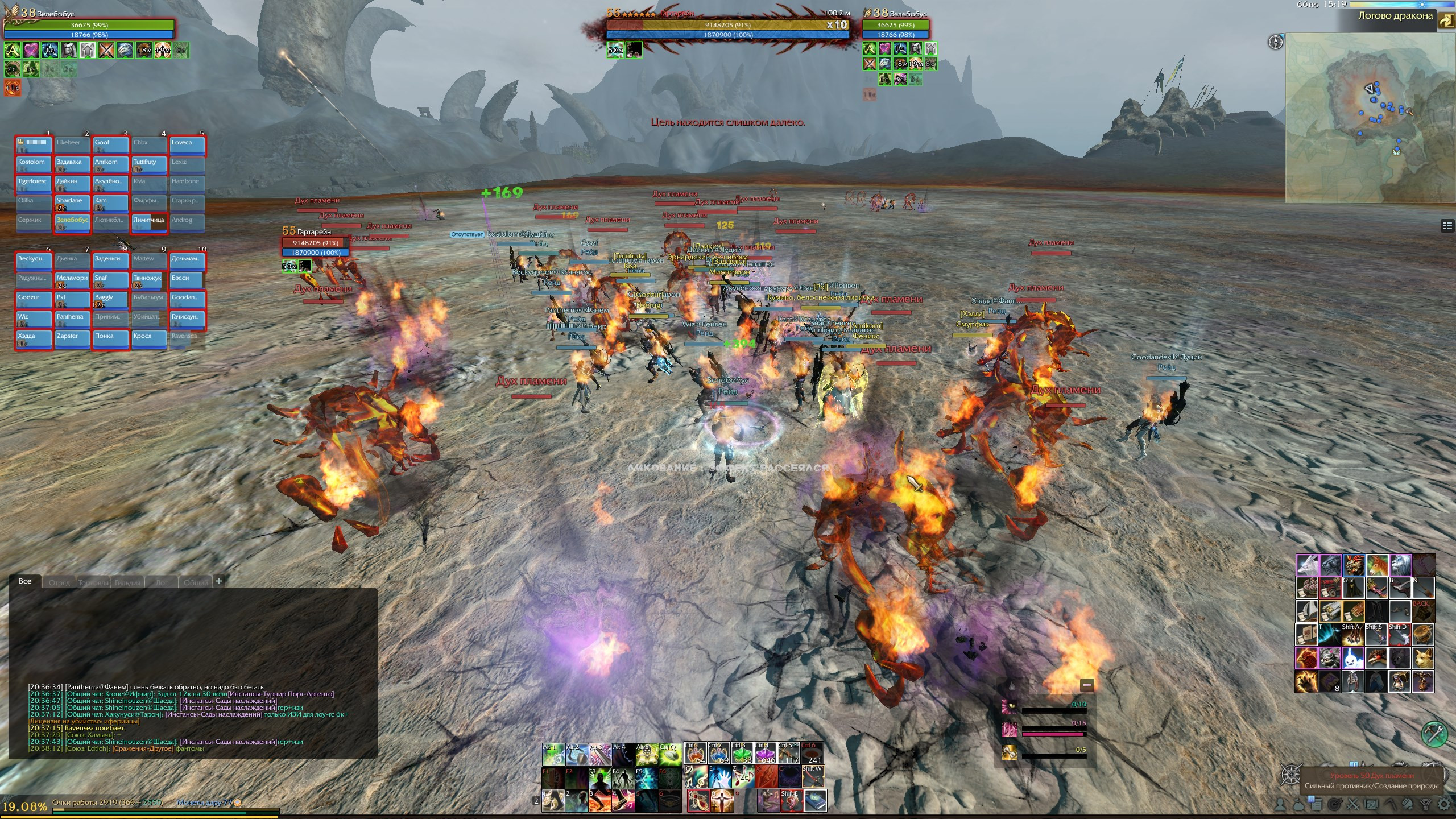Open the settings gear icon
This screenshot has height=819, width=1456.
click(1444, 804)
